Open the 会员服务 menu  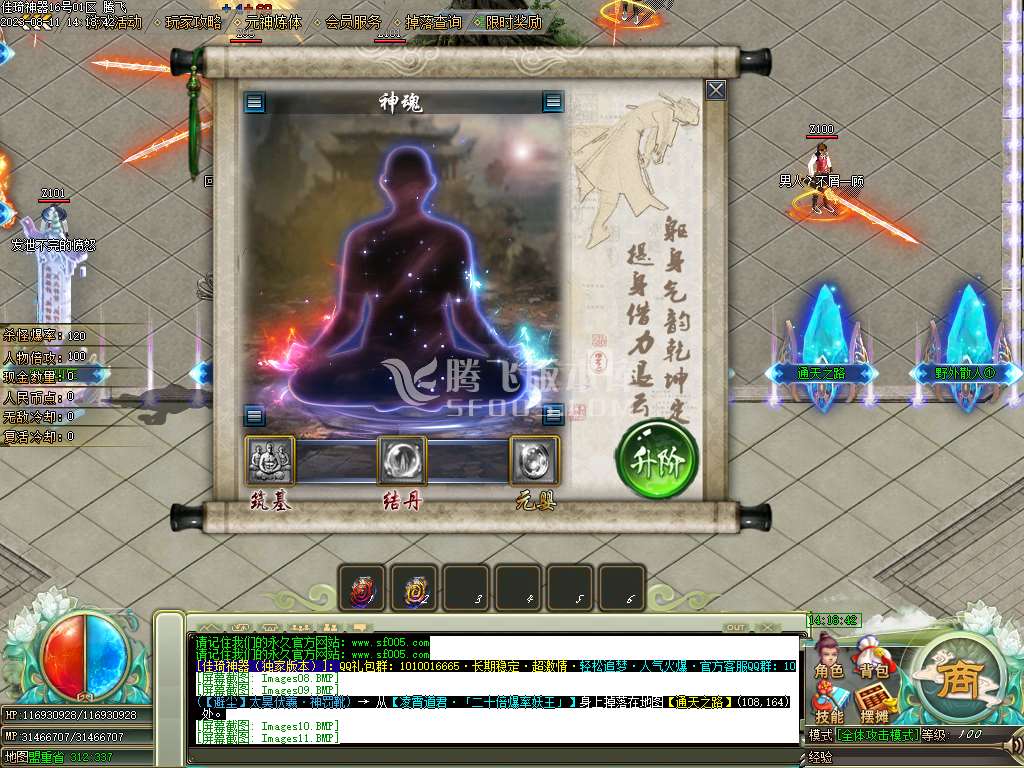tap(353, 22)
